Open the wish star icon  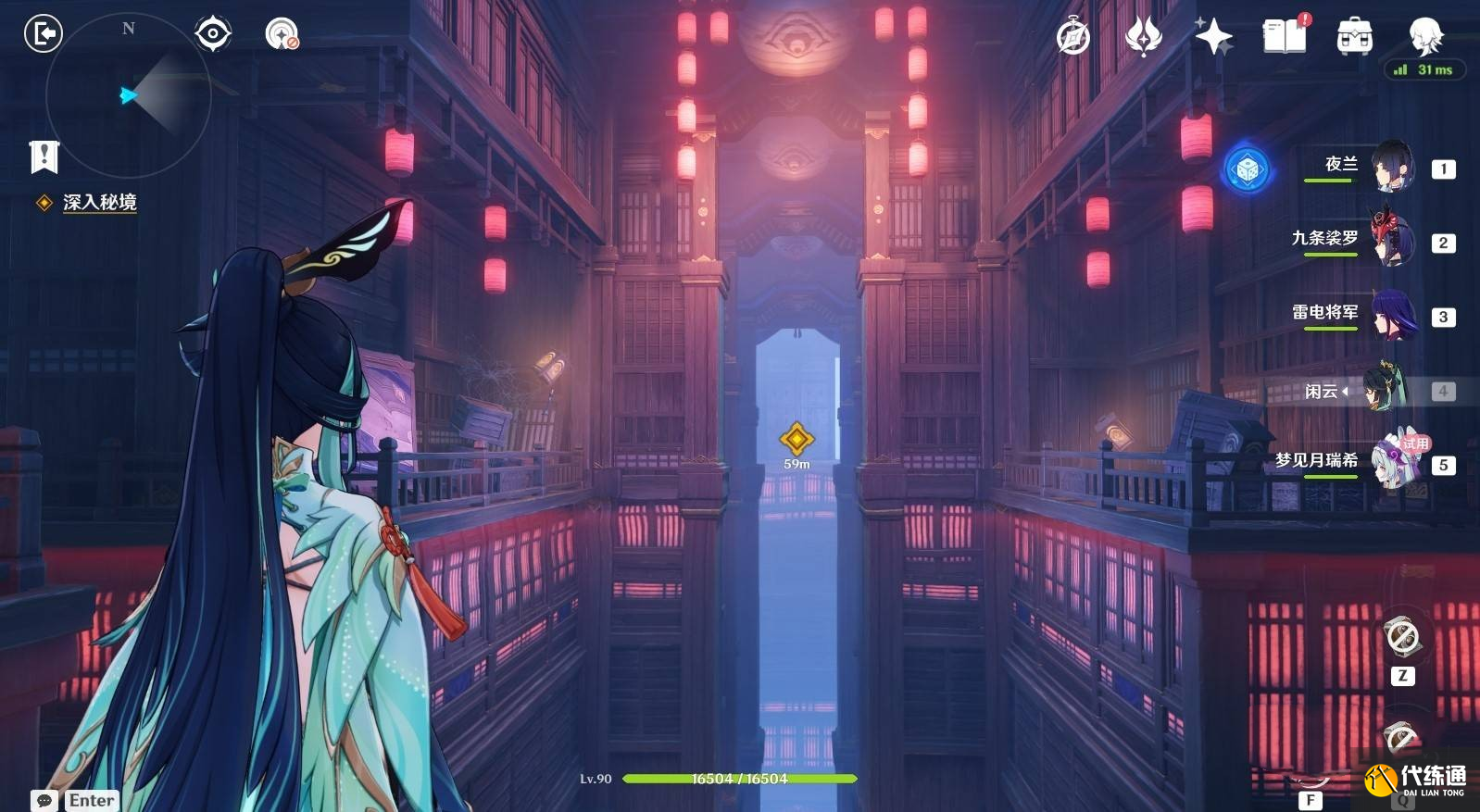pos(1144,37)
